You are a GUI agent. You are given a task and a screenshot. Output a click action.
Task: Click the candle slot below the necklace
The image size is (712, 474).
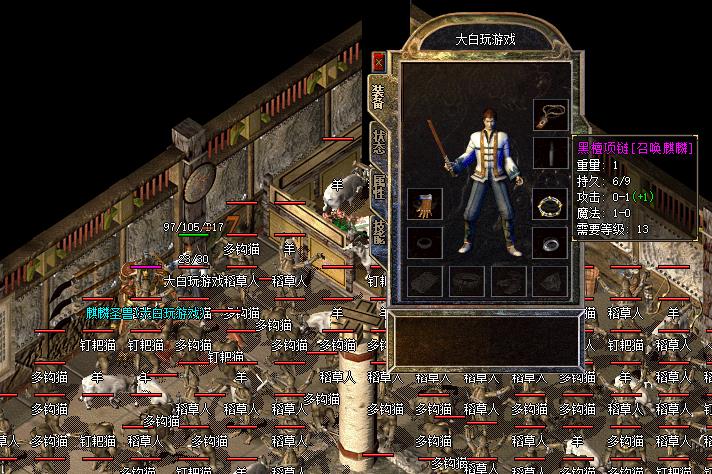(549, 152)
